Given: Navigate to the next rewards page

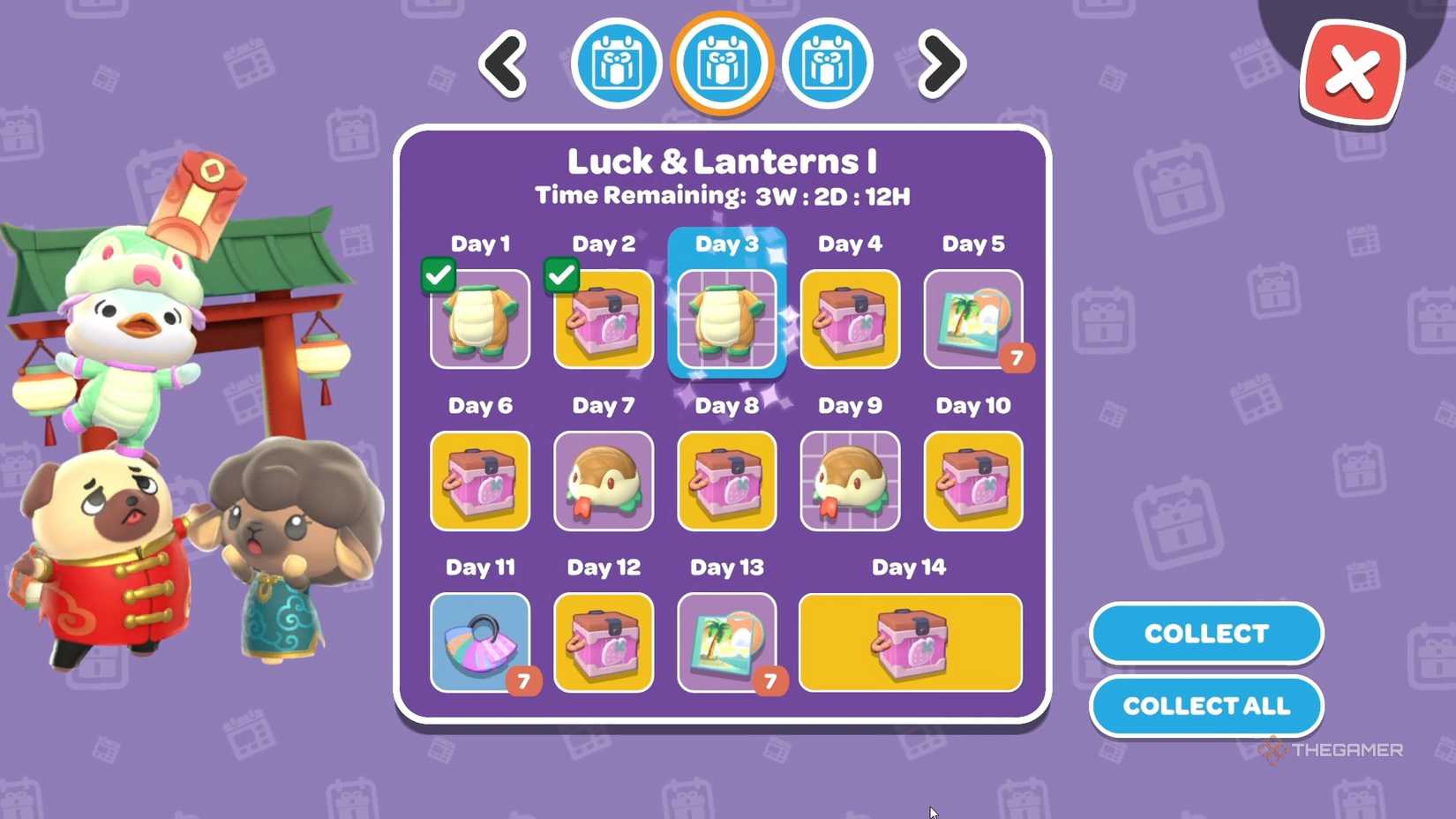Looking at the screenshot, I should coord(940,64).
